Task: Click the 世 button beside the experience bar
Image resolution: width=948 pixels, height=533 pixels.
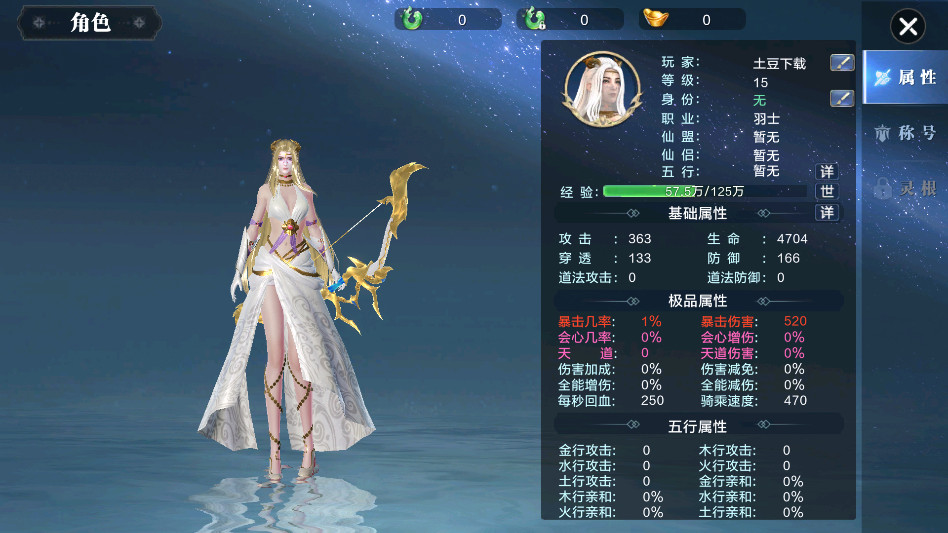Action: (x=827, y=191)
